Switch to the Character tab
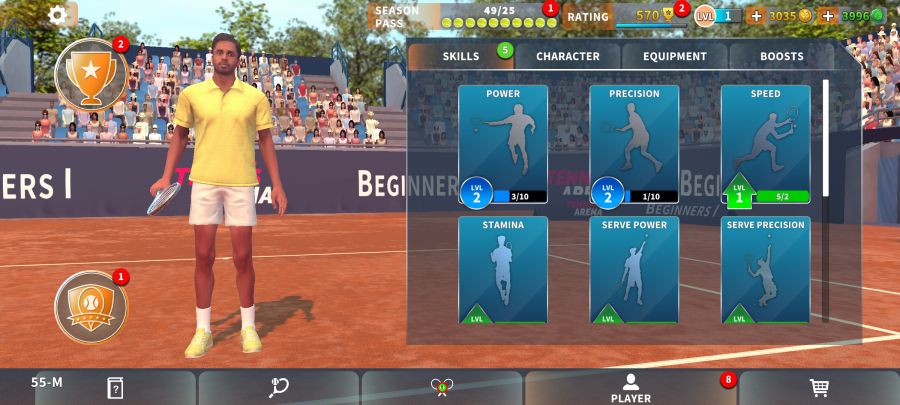 (568, 56)
